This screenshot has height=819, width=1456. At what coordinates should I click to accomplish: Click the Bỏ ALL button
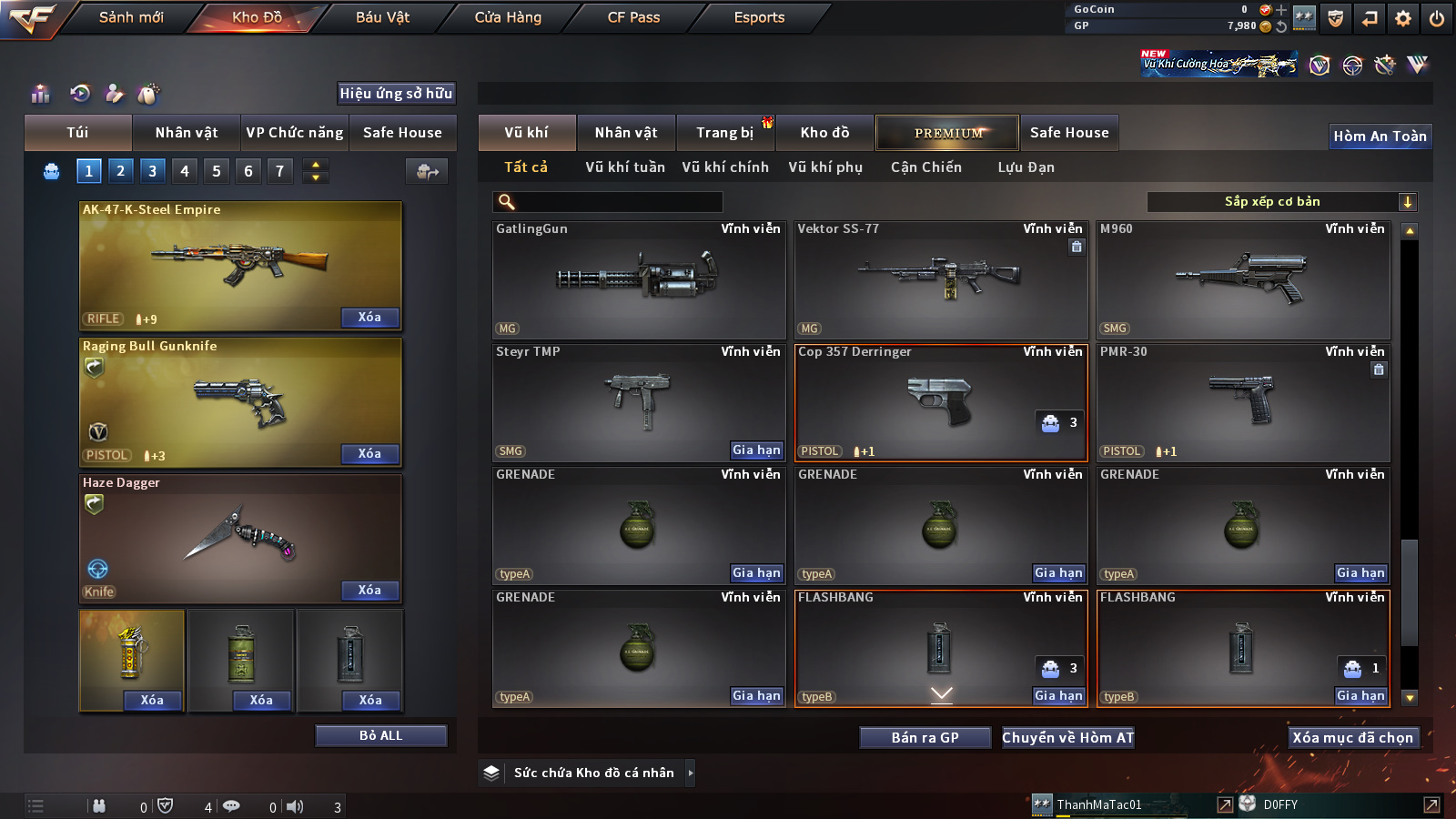[380, 735]
